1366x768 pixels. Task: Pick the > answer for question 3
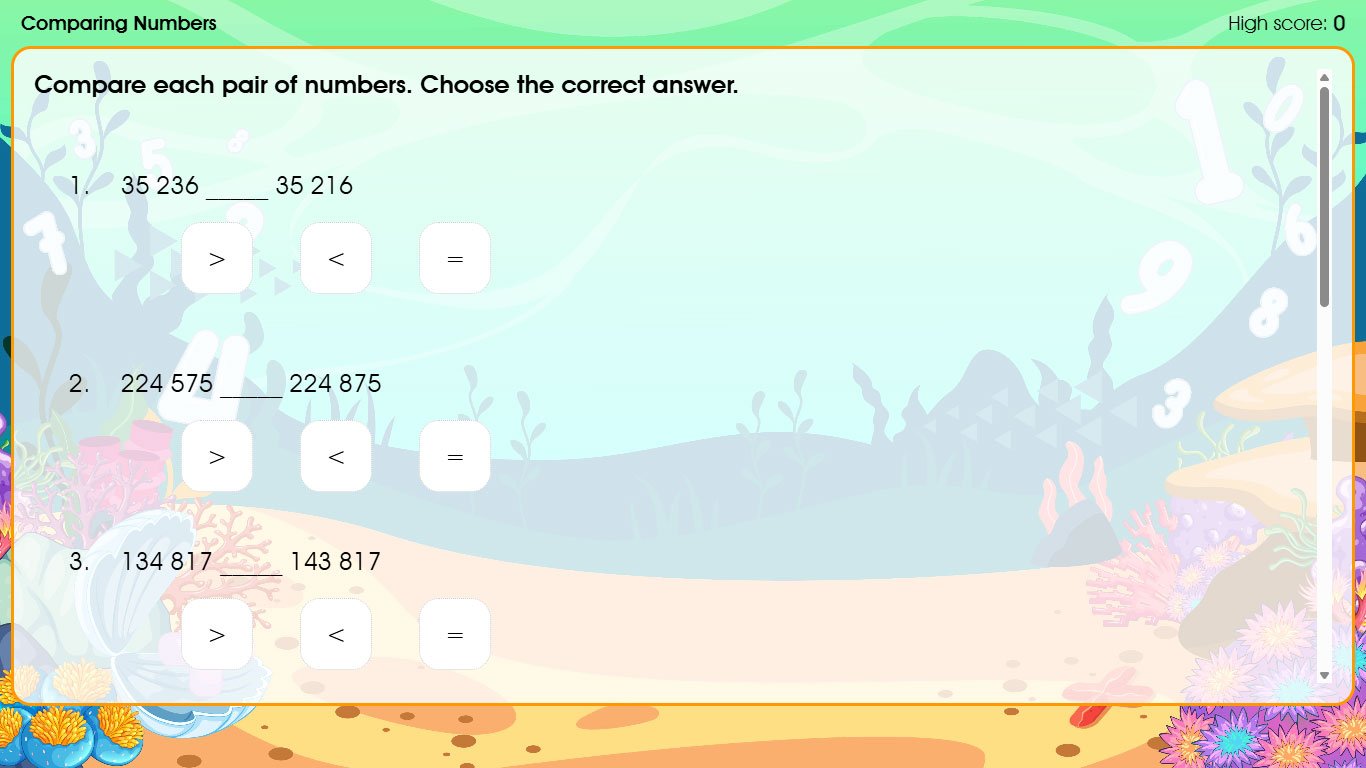point(216,633)
